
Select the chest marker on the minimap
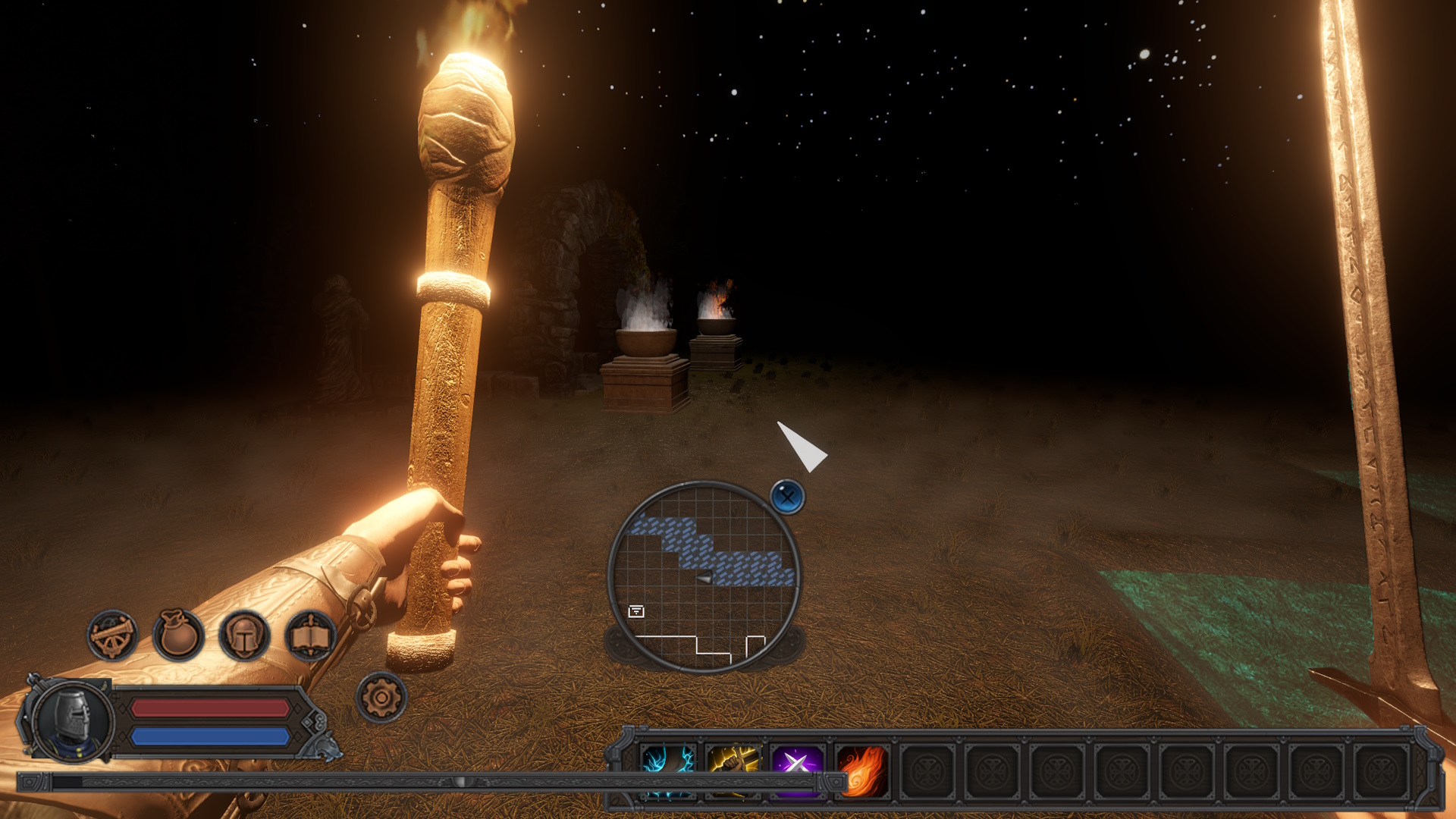coord(636,611)
